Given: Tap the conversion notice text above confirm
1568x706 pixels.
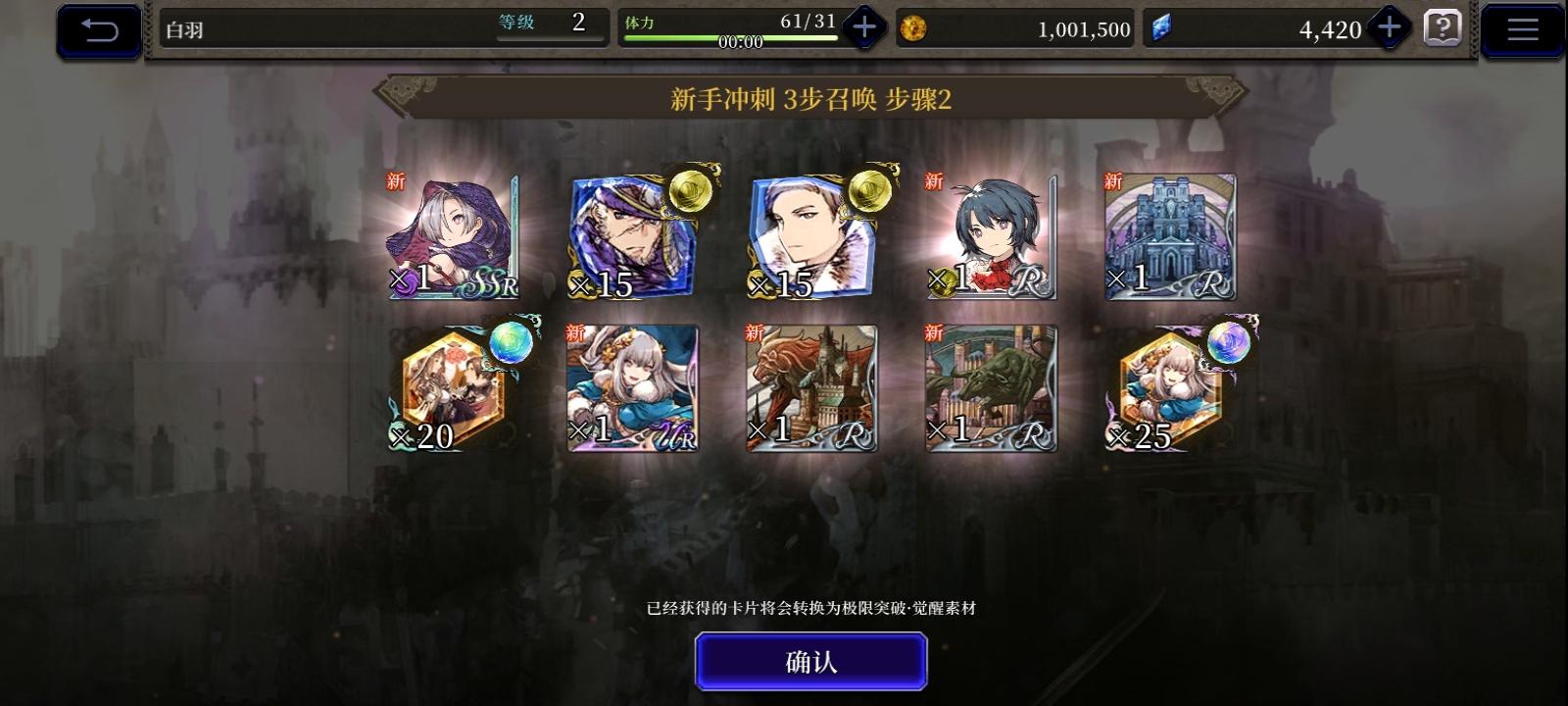Looking at the screenshot, I should (x=811, y=608).
